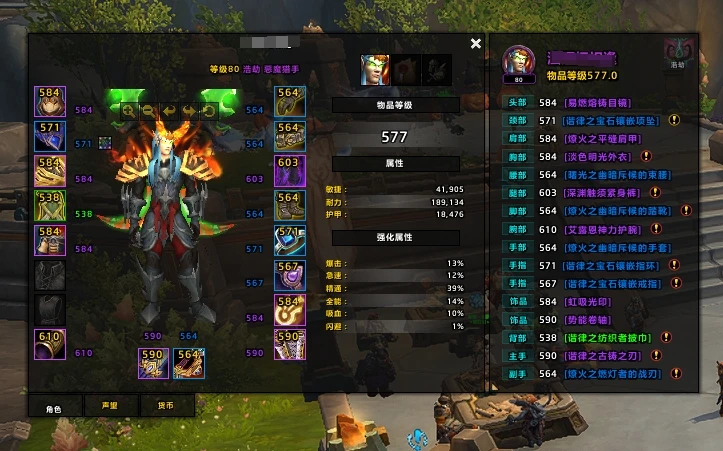Zoom out the character model with the minus magnifier
This screenshot has height=451, width=723.
(x=148, y=109)
